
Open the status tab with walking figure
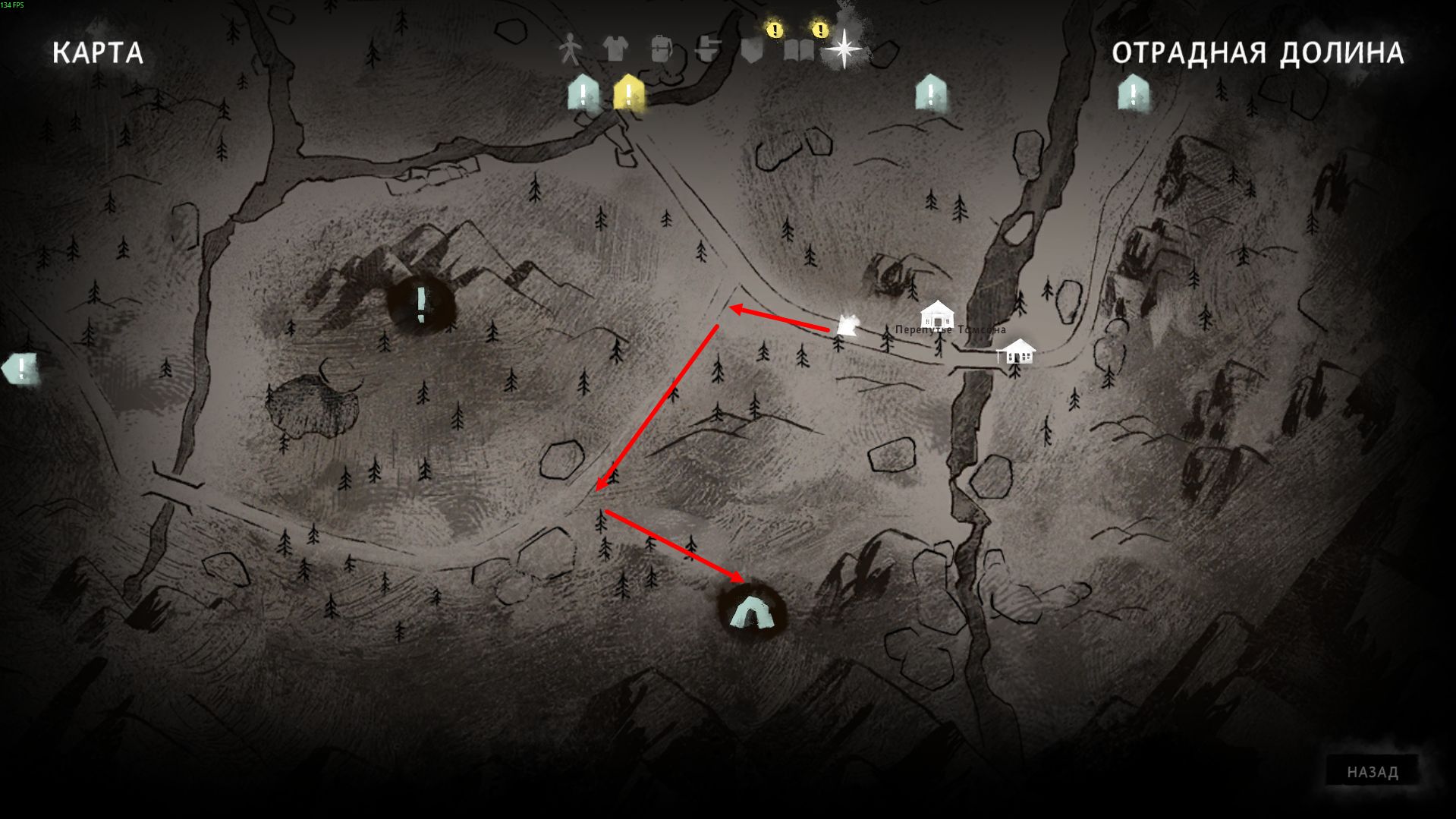(569, 50)
